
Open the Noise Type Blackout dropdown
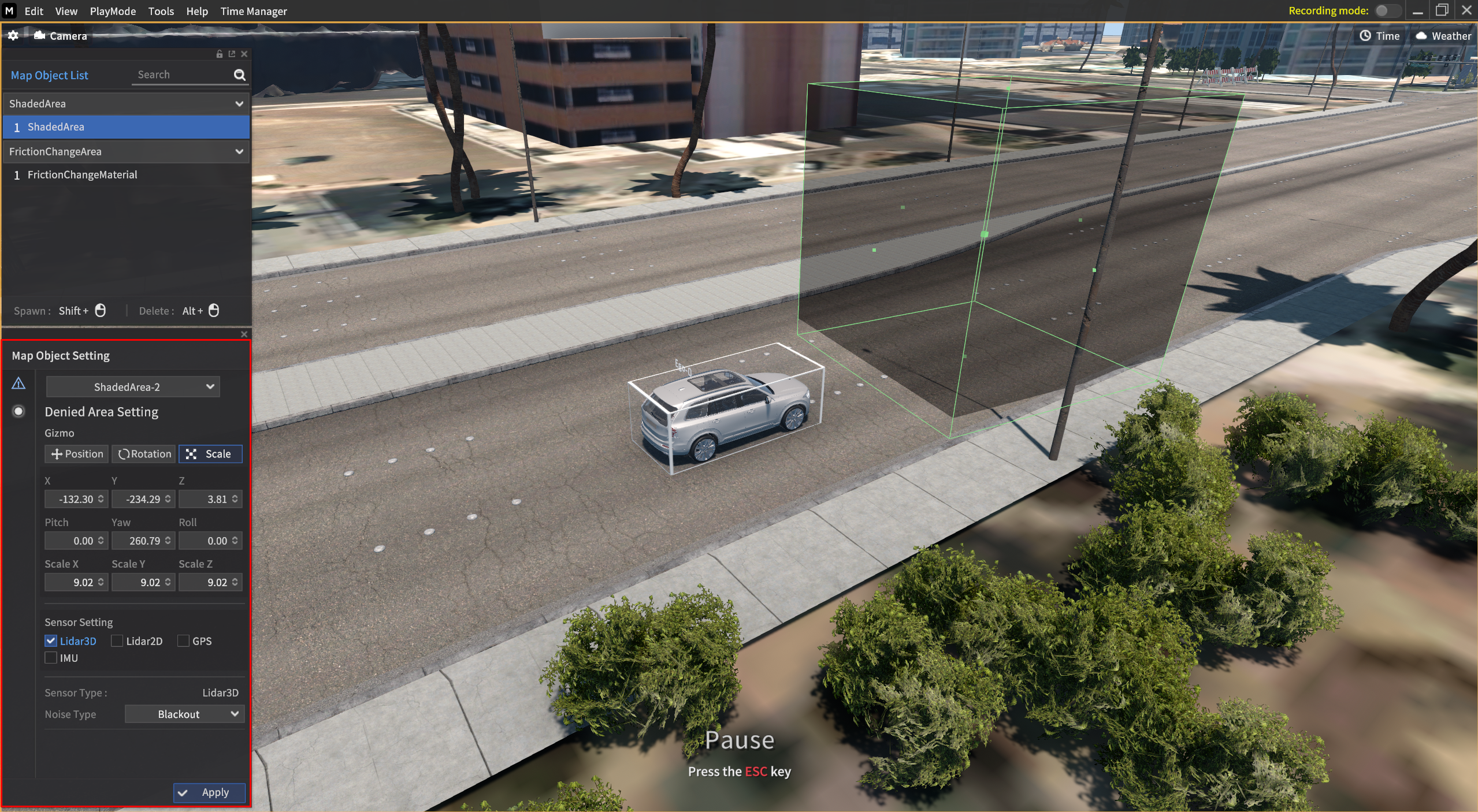point(184,714)
